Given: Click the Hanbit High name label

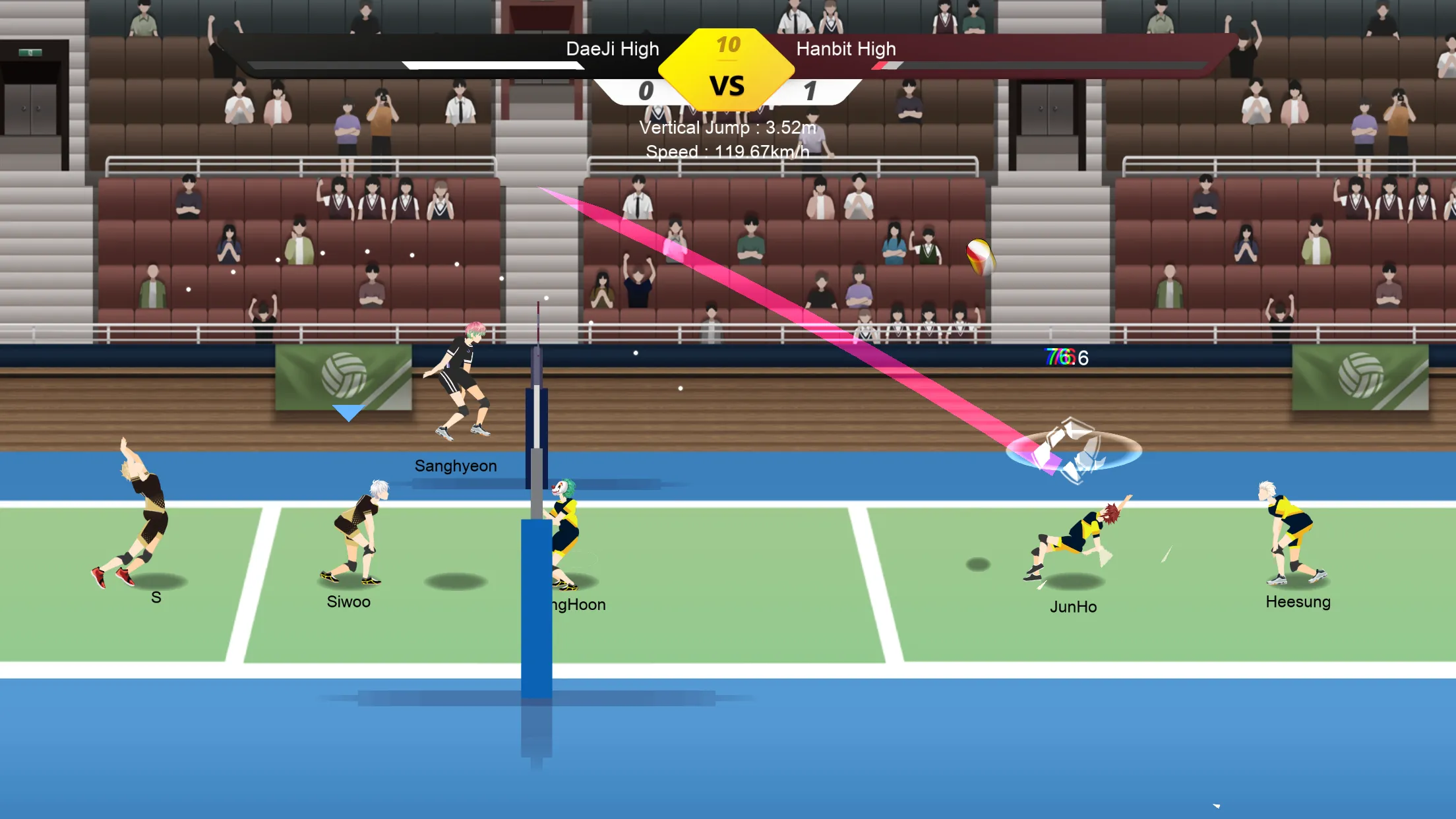Looking at the screenshot, I should 846,49.
